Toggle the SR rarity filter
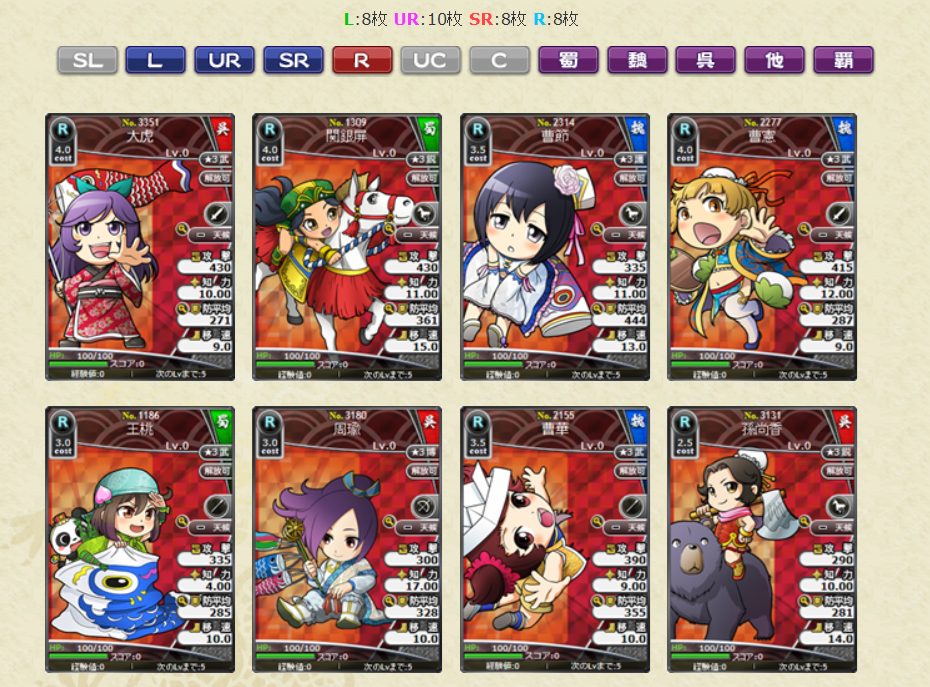930x687 pixels. 293,60
